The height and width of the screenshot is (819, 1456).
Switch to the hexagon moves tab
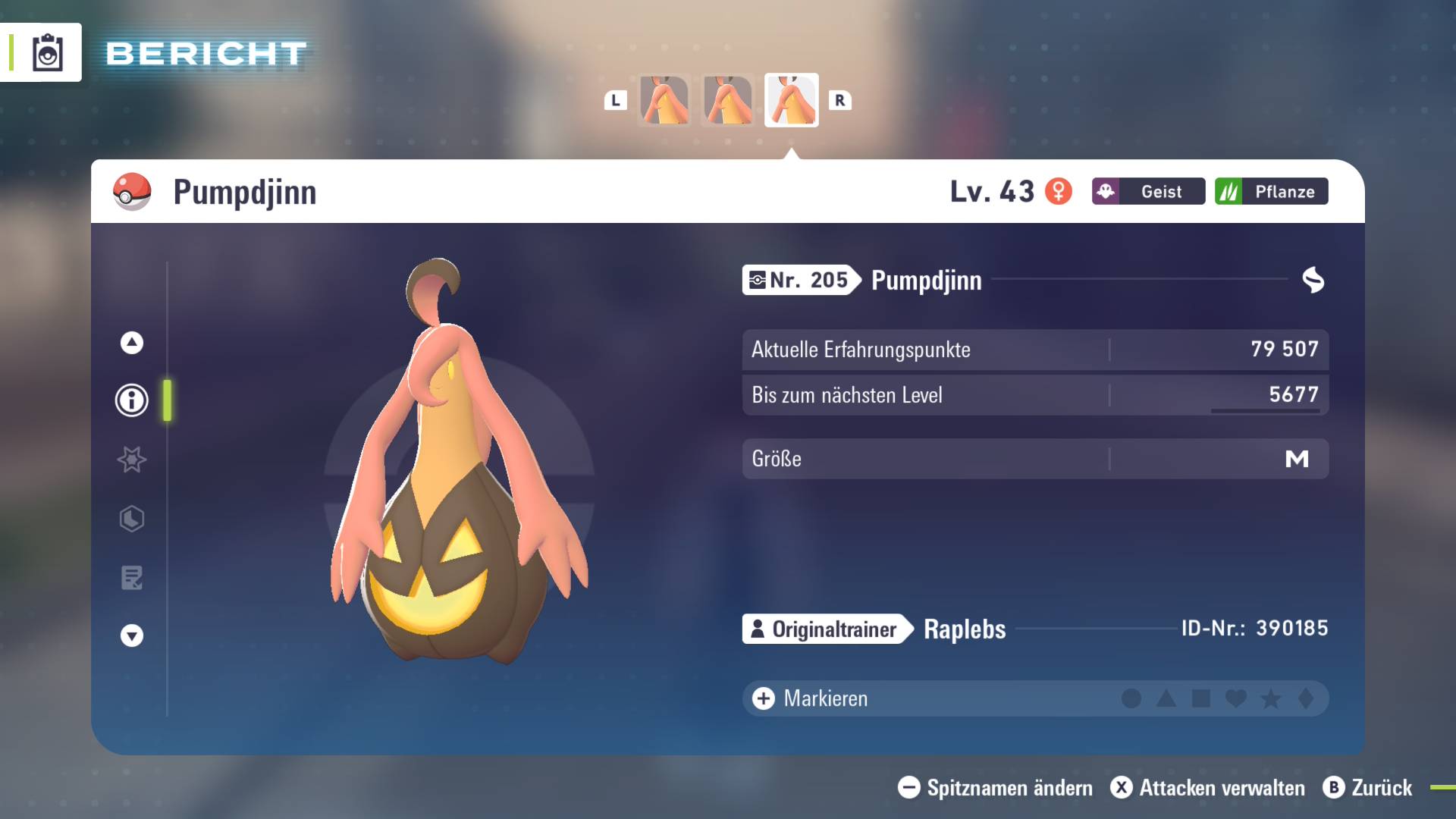[132, 519]
